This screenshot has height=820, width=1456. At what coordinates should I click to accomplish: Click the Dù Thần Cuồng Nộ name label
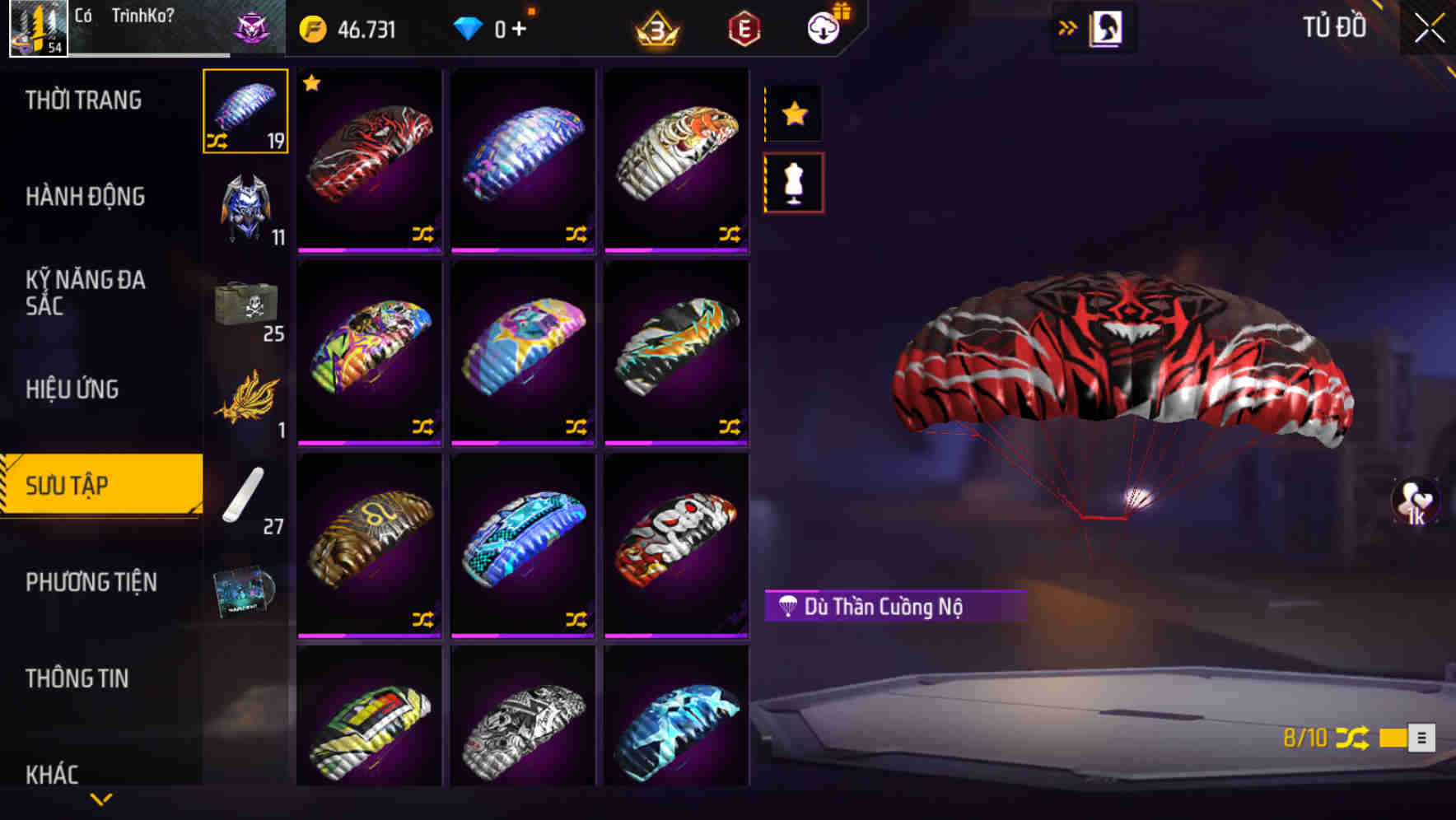pyautogui.click(x=895, y=608)
